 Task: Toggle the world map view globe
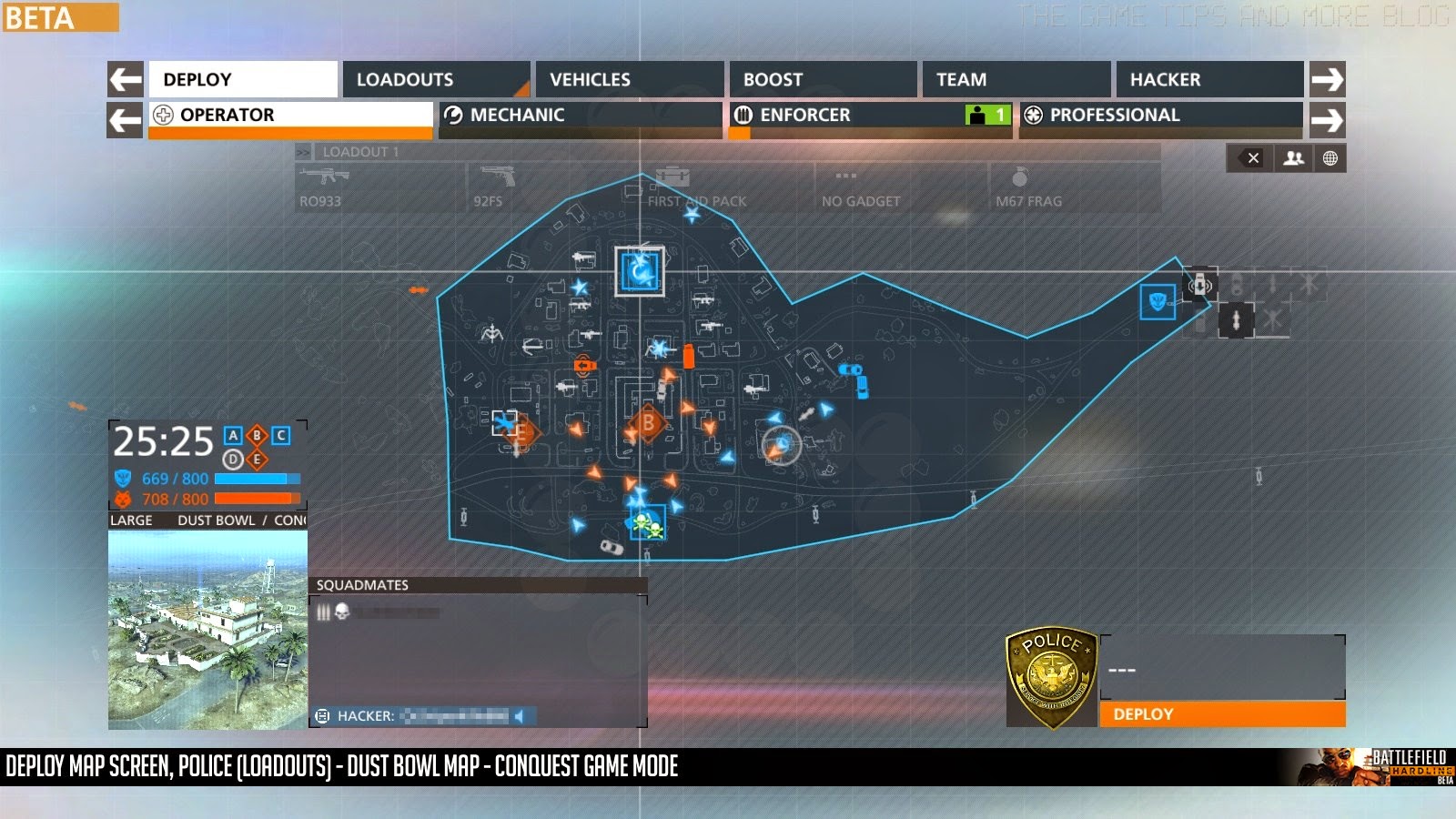(1330, 157)
